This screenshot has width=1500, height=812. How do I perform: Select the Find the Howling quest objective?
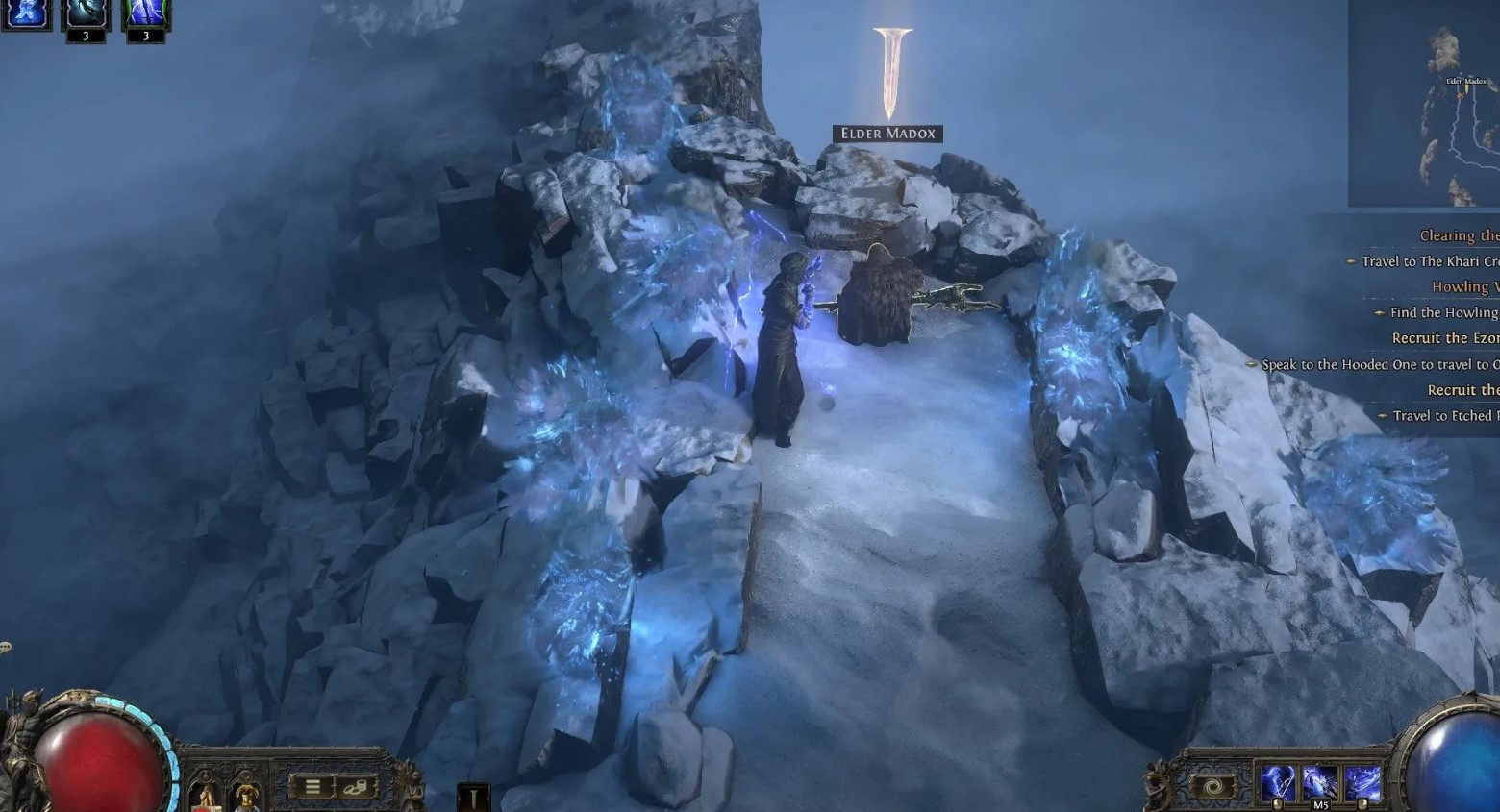1442,312
